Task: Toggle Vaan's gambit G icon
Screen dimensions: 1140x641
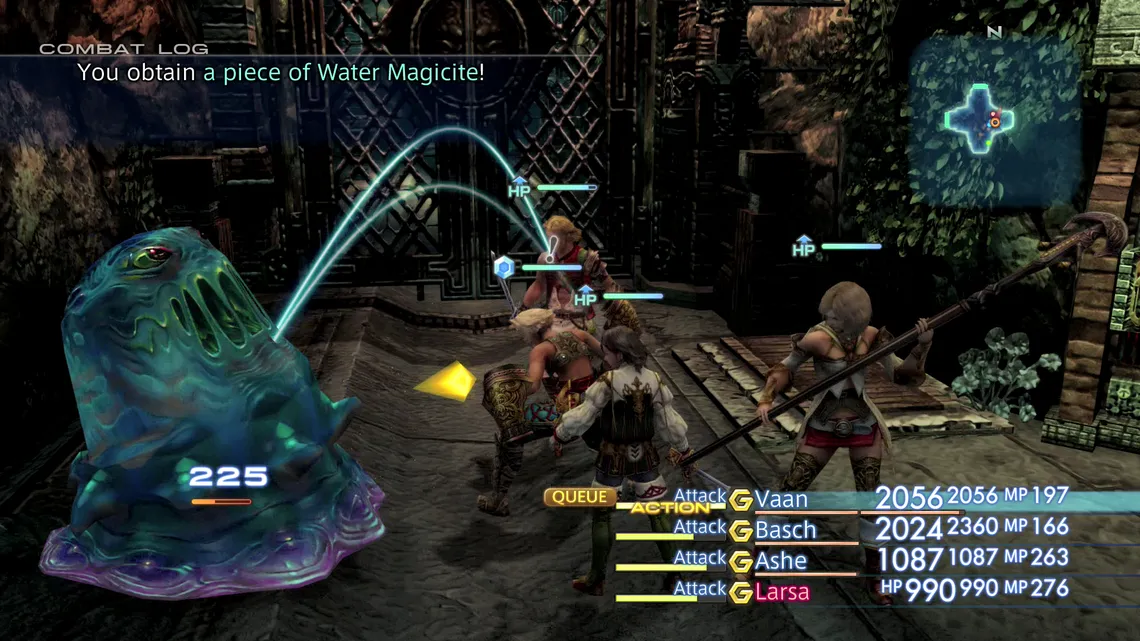Action: (740, 500)
